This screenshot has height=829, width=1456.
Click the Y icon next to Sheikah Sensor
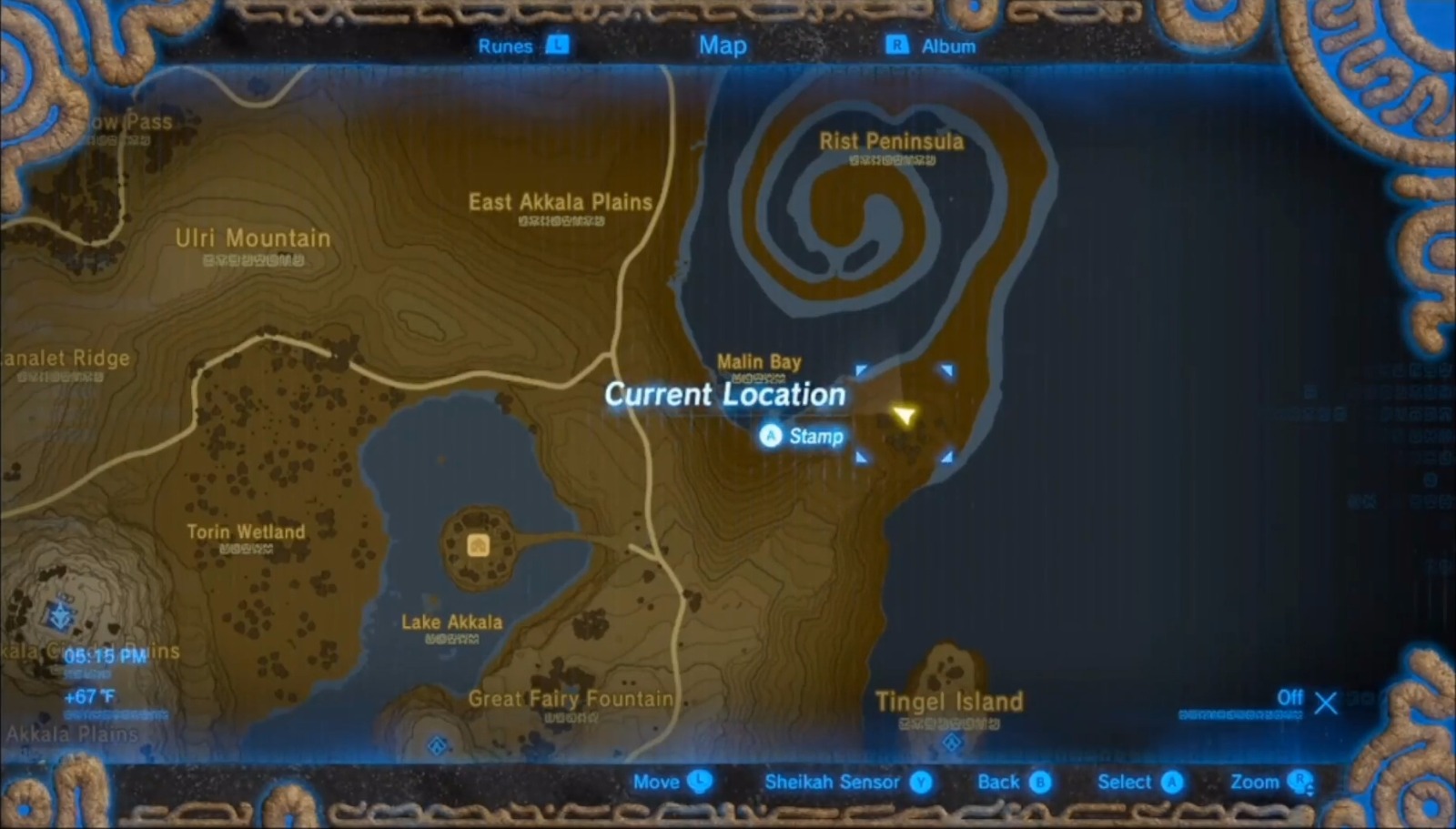920,781
